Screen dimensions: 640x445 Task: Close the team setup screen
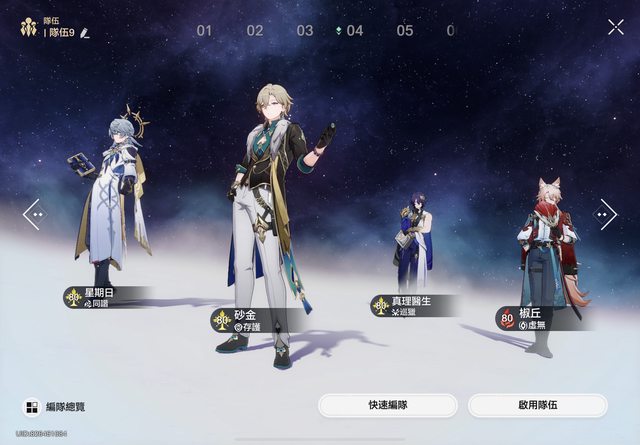click(x=615, y=28)
